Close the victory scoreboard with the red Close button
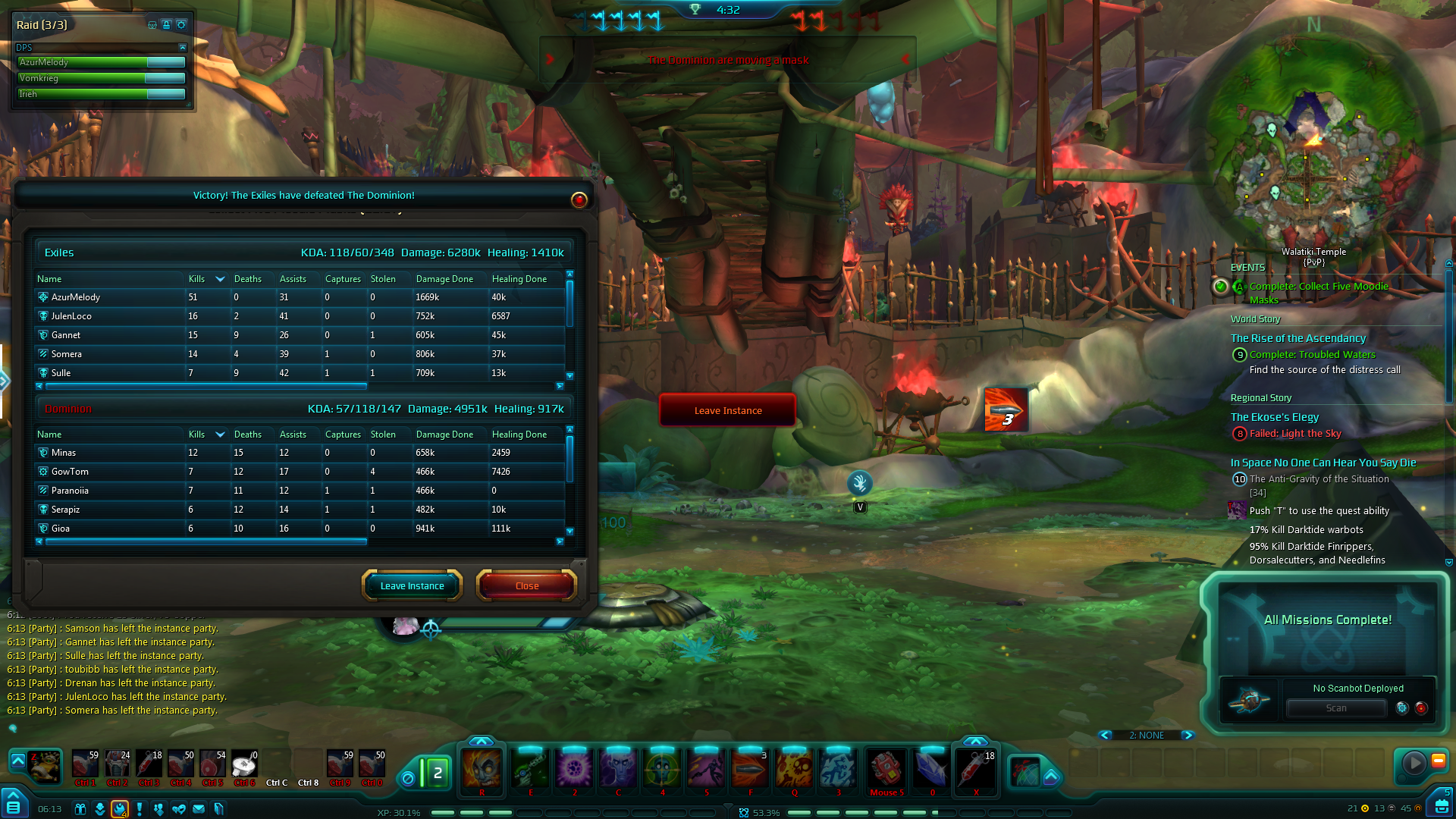Viewport: 1456px width, 819px height. pos(526,585)
